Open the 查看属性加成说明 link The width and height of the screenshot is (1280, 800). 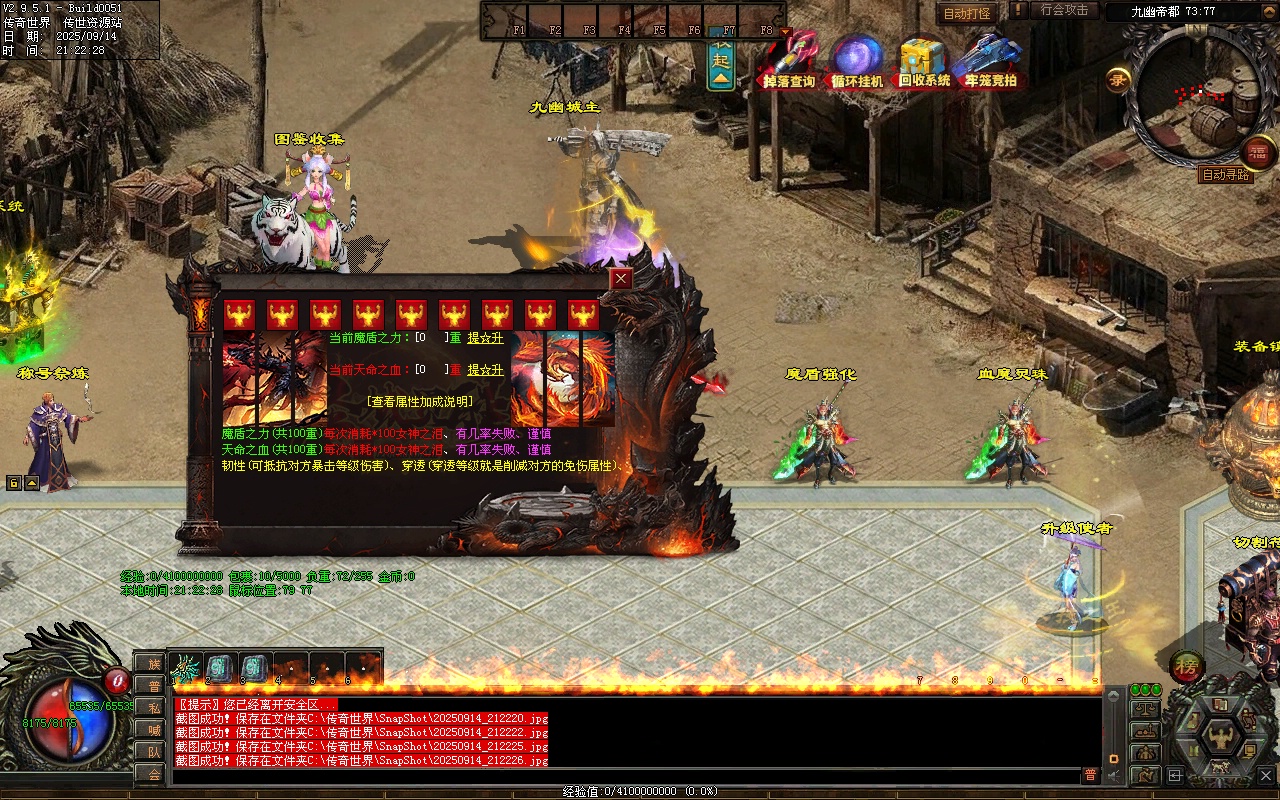(x=419, y=401)
